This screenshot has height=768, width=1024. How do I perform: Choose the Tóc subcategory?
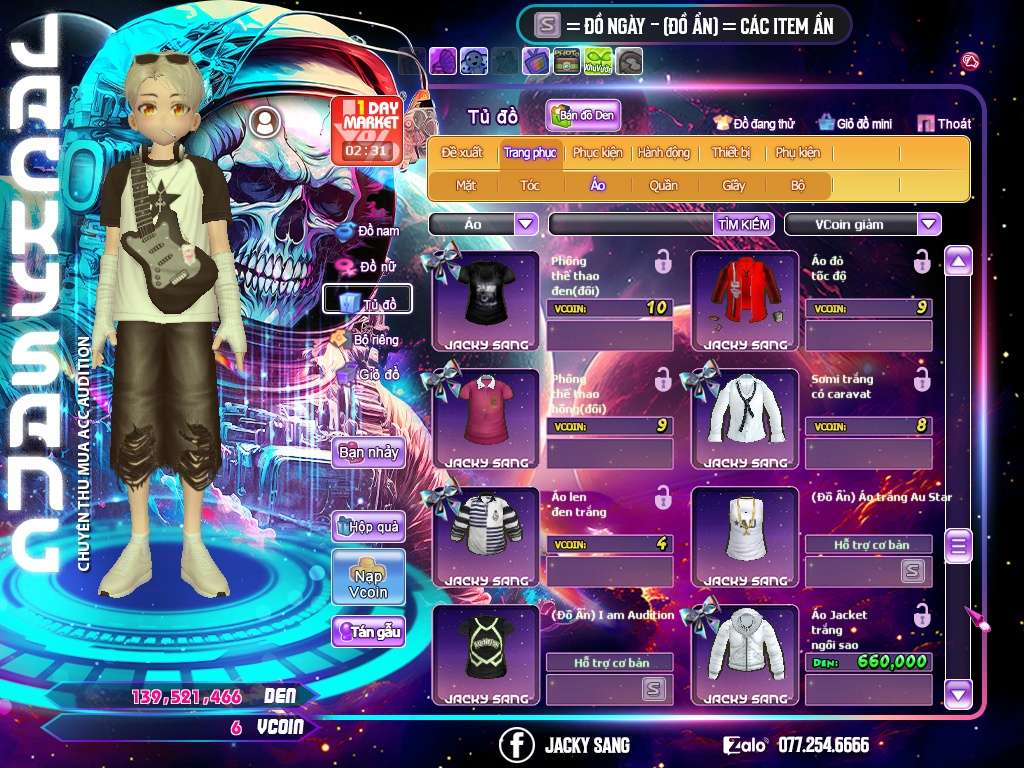pyautogui.click(x=530, y=185)
